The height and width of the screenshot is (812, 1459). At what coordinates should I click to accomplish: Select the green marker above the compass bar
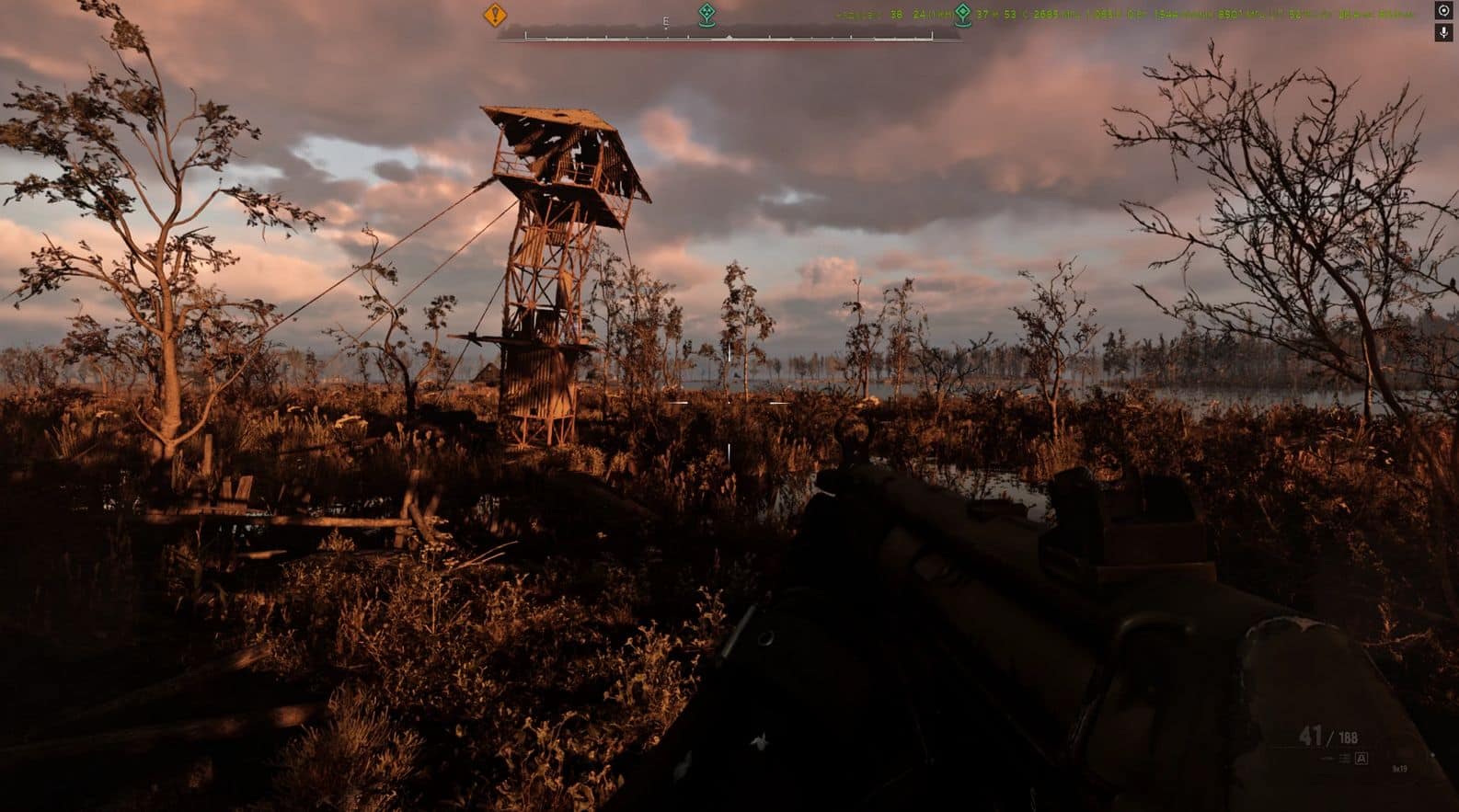pyautogui.click(x=706, y=14)
